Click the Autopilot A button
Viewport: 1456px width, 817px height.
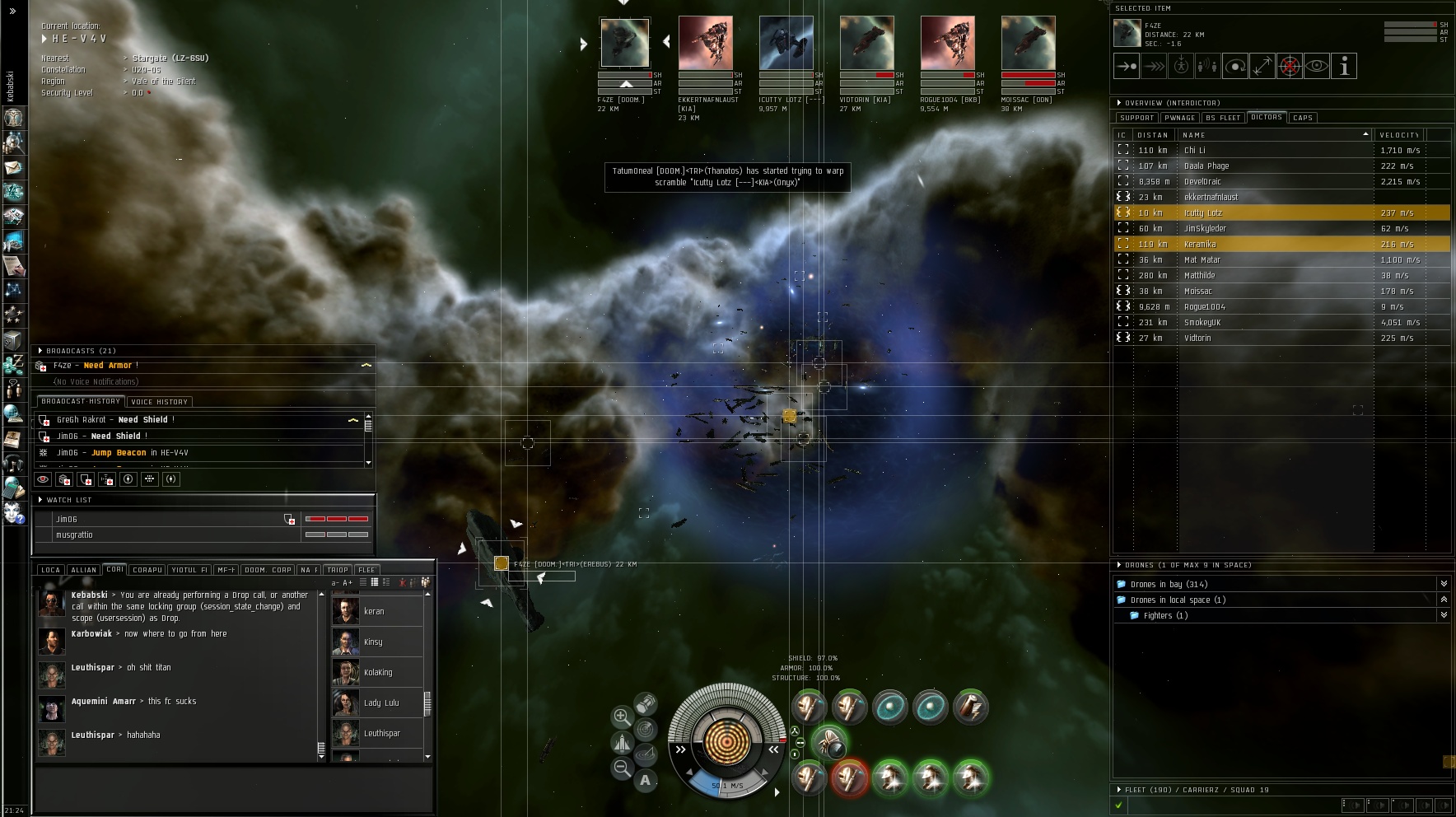[x=645, y=780]
